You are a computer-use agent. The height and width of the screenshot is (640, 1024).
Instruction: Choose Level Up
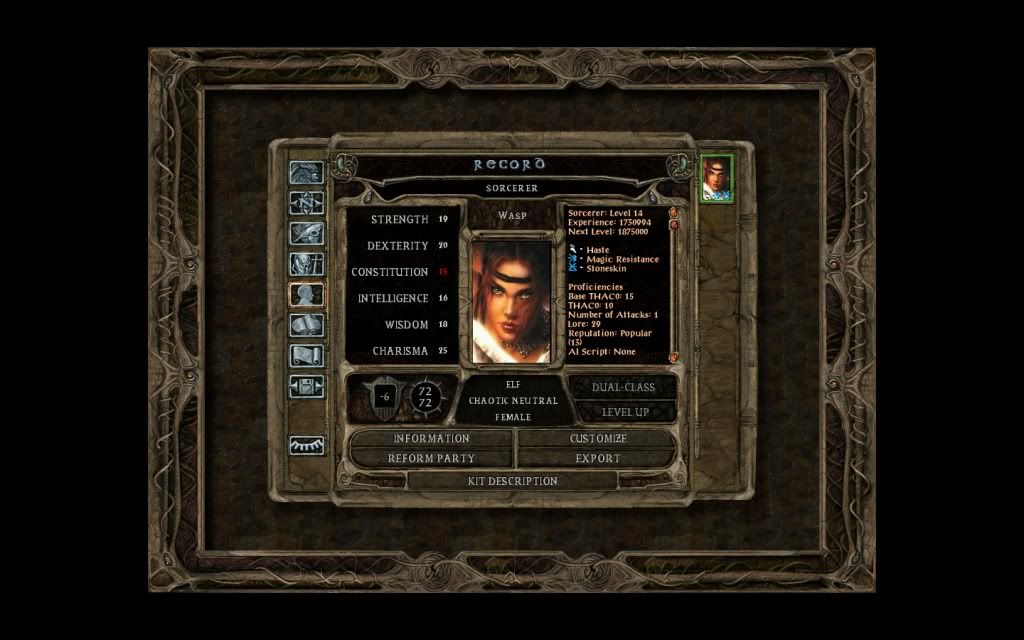[x=624, y=411]
